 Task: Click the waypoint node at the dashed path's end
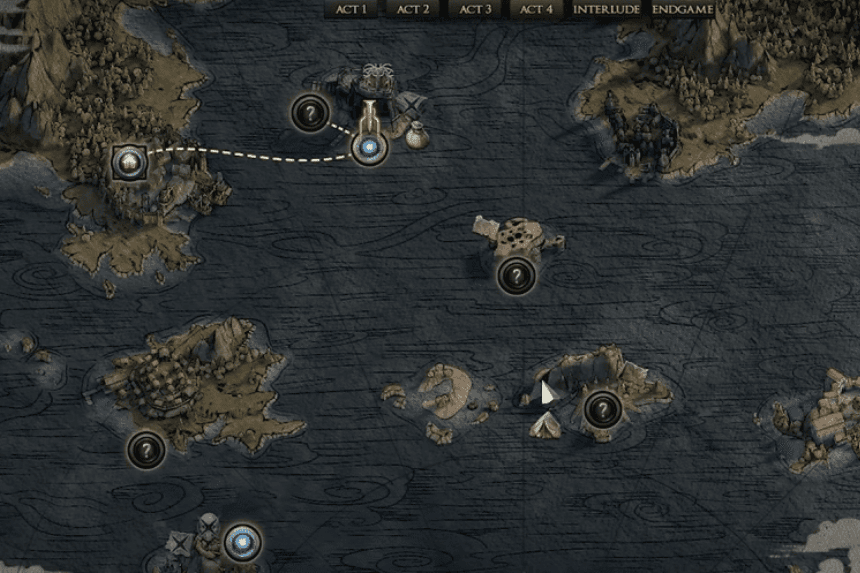(x=369, y=149)
